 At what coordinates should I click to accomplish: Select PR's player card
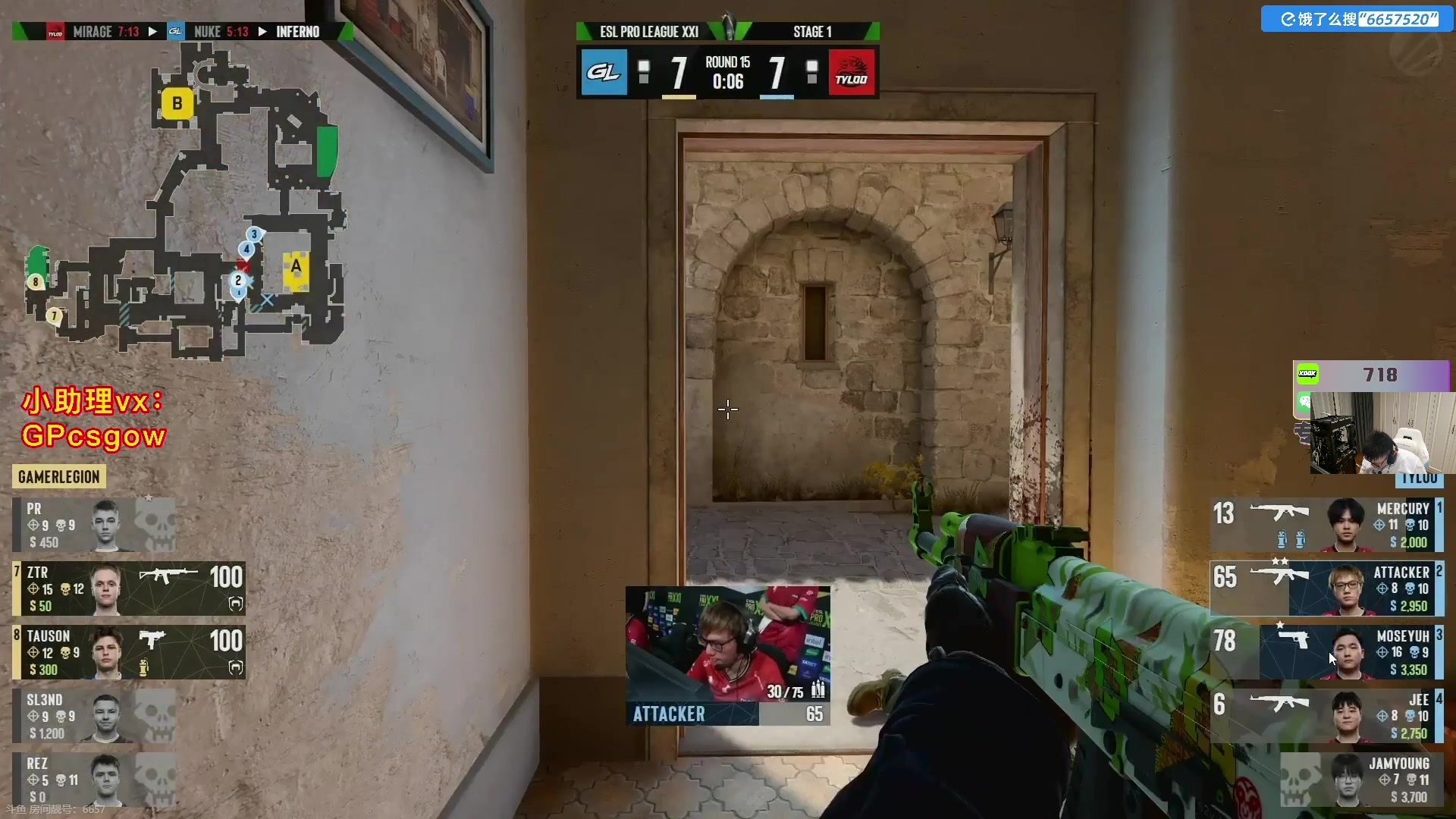pos(94,525)
